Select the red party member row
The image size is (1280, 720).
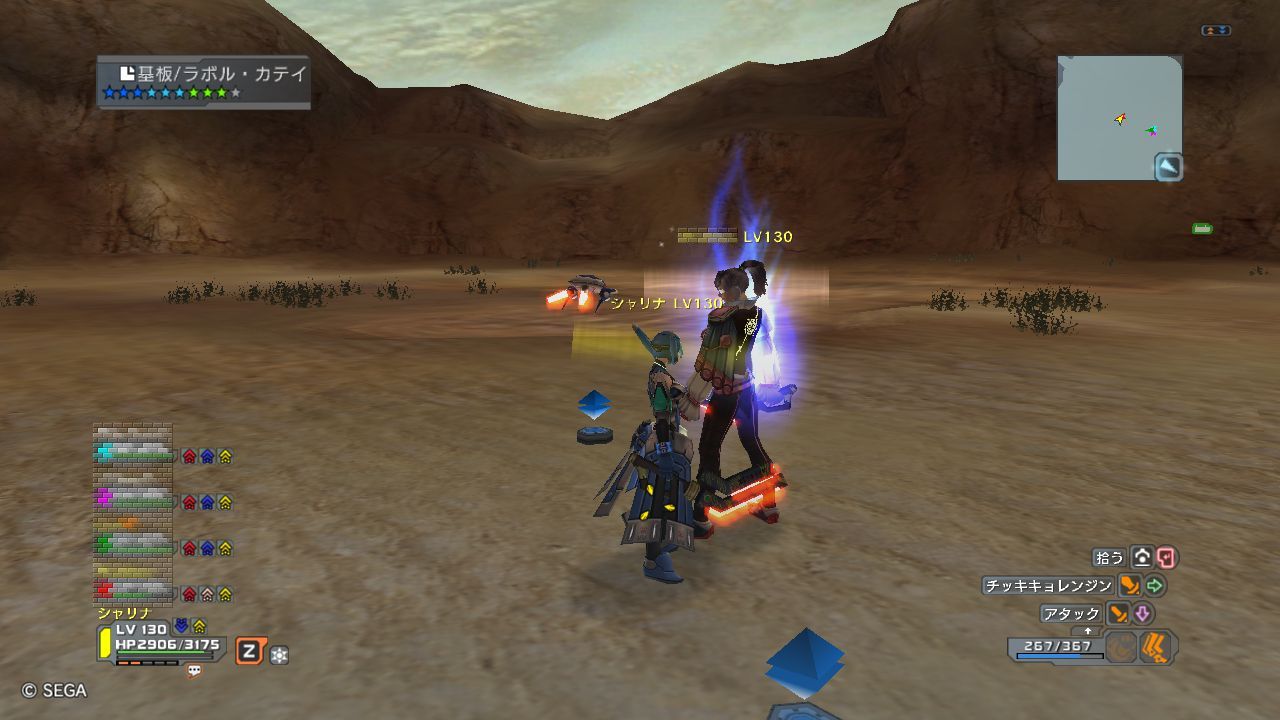point(134,590)
